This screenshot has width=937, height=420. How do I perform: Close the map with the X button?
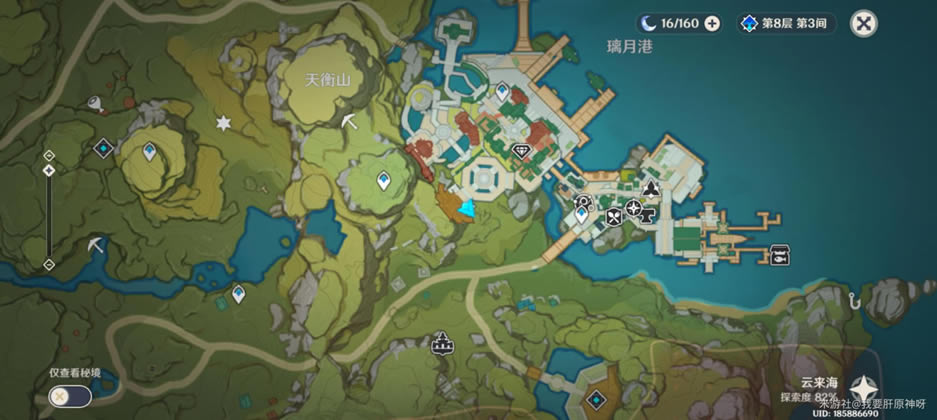pyautogui.click(x=864, y=24)
